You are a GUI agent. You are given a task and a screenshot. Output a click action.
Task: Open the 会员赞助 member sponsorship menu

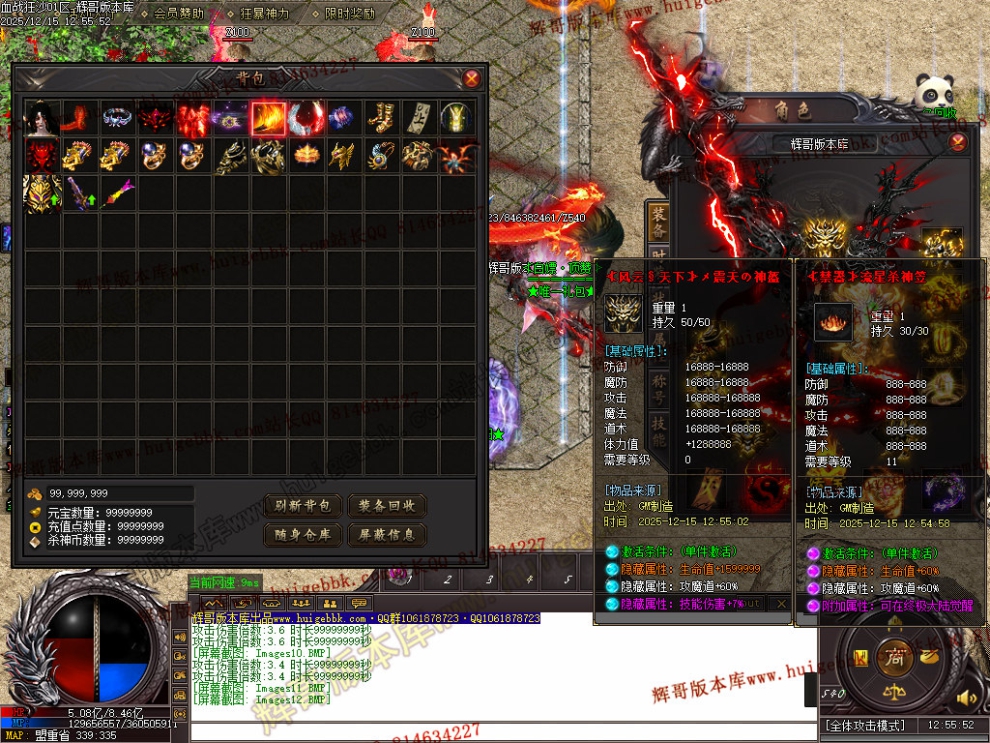pos(180,14)
